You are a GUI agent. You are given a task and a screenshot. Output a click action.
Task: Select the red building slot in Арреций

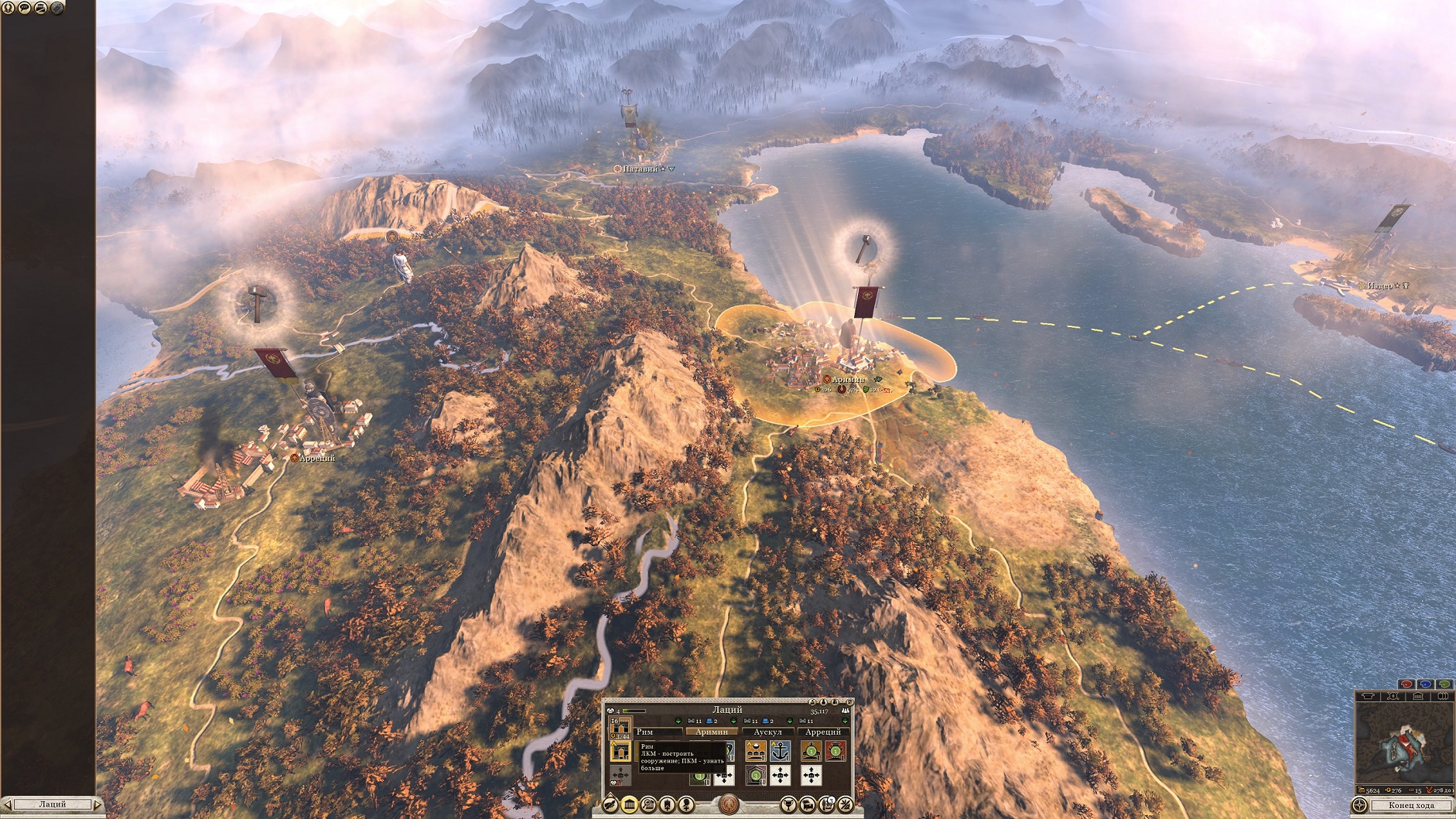click(836, 751)
